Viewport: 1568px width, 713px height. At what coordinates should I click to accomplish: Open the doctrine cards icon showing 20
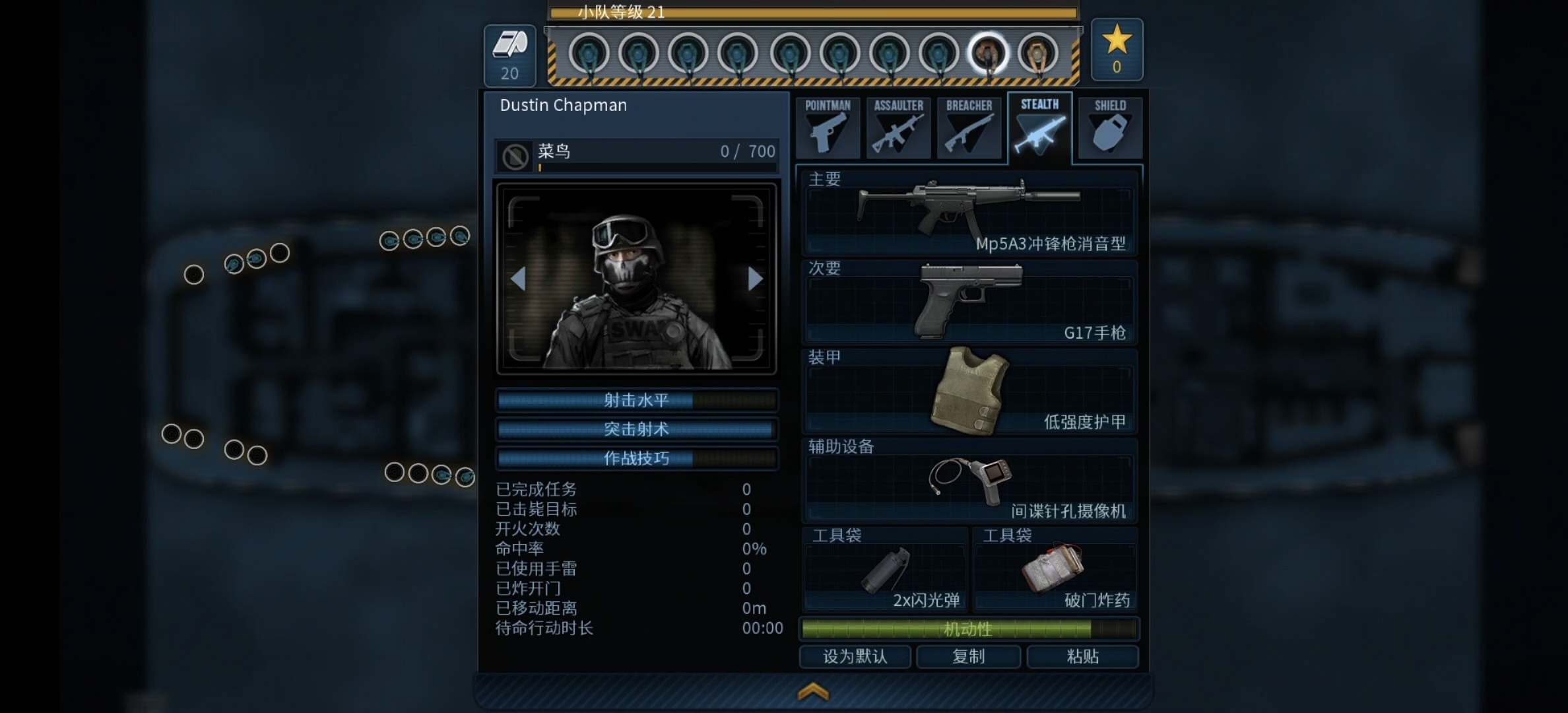(x=509, y=55)
